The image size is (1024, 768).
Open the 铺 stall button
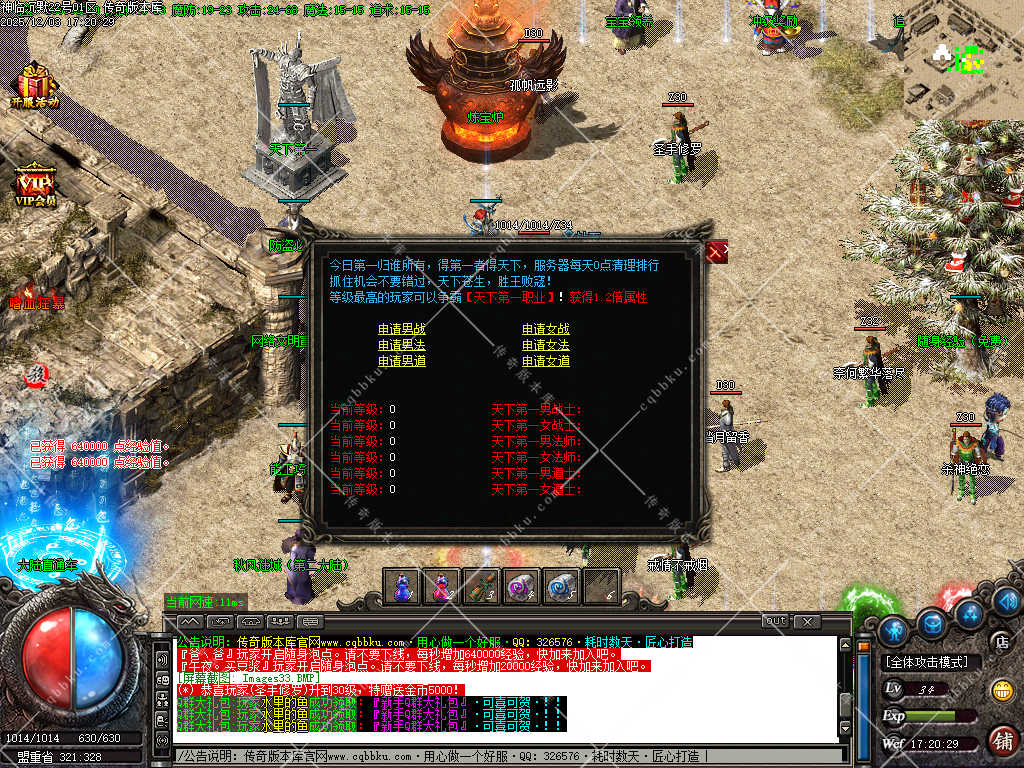pos(1001,740)
